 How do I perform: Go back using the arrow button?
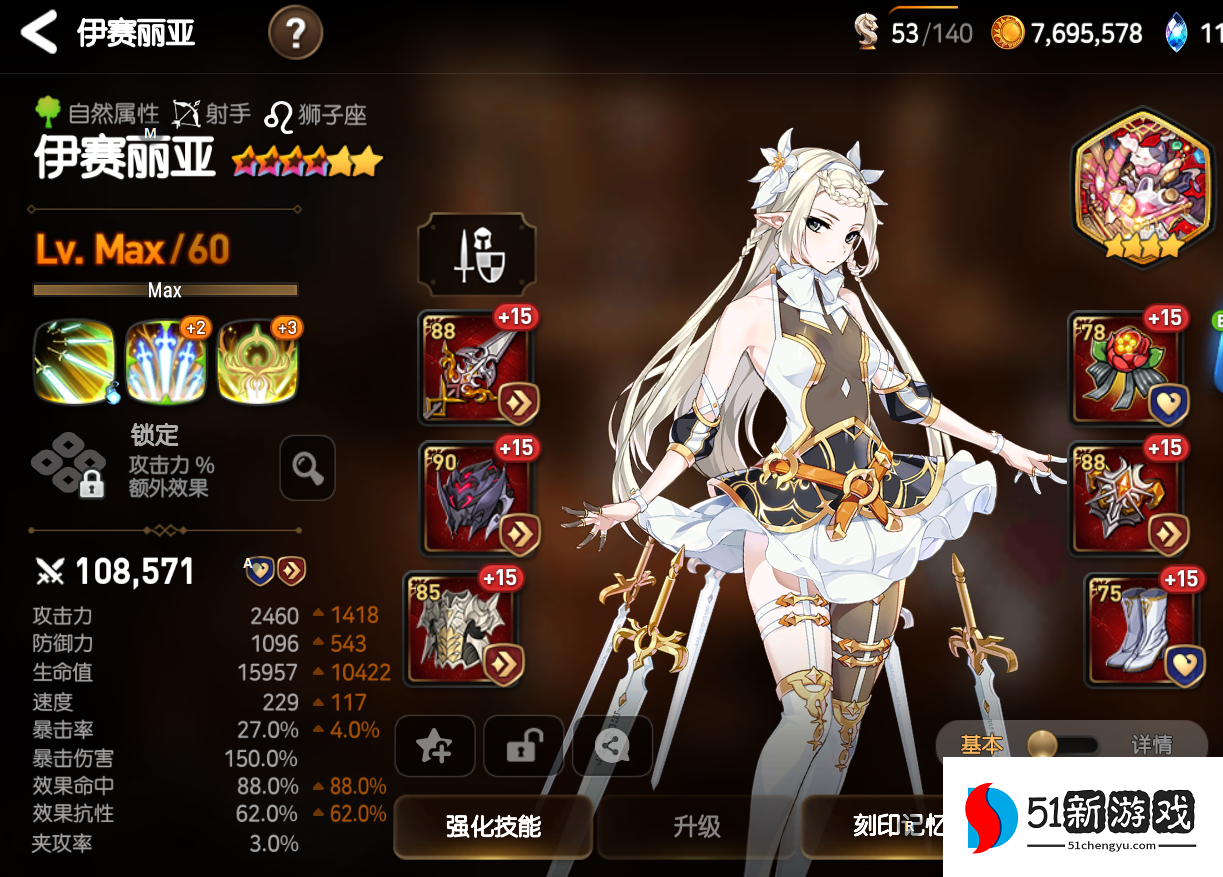tap(40, 33)
